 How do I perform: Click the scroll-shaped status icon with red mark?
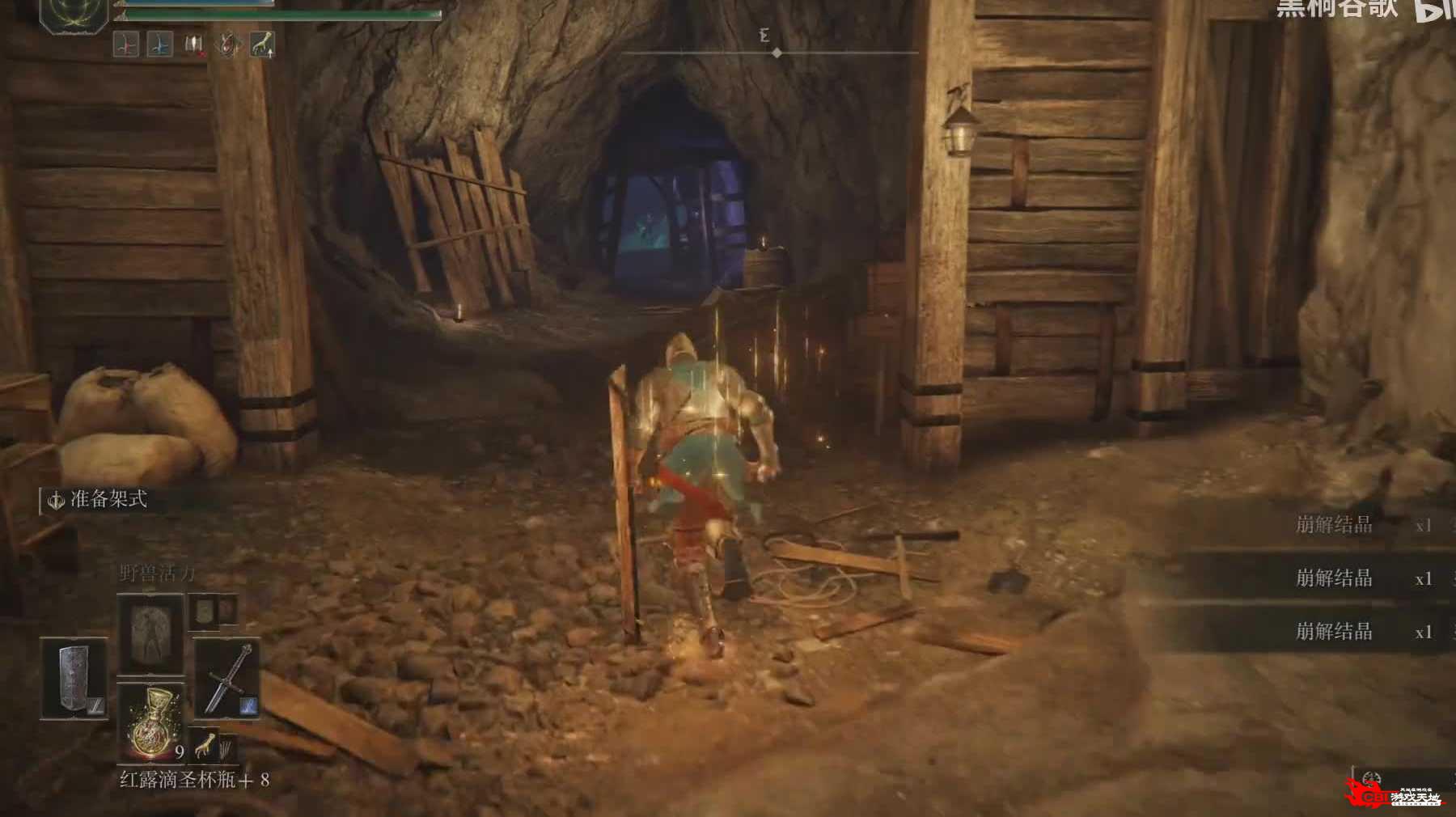pyautogui.click(x=194, y=44)
